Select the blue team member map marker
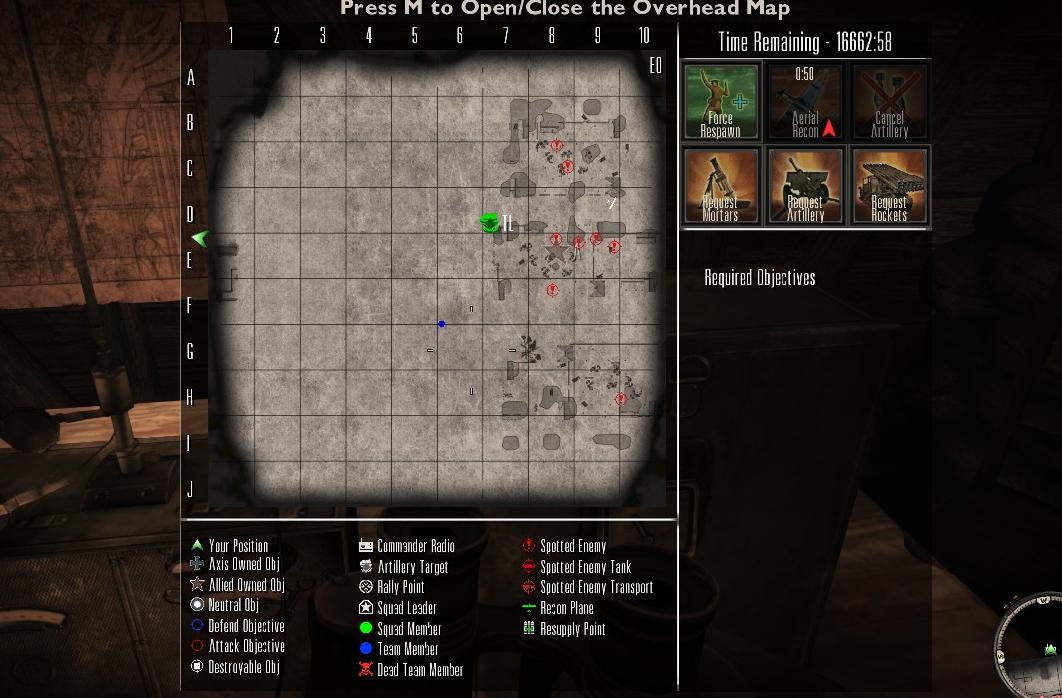Image resolution: width=1062 pixels, height=698 pixels. coord(442,324)
